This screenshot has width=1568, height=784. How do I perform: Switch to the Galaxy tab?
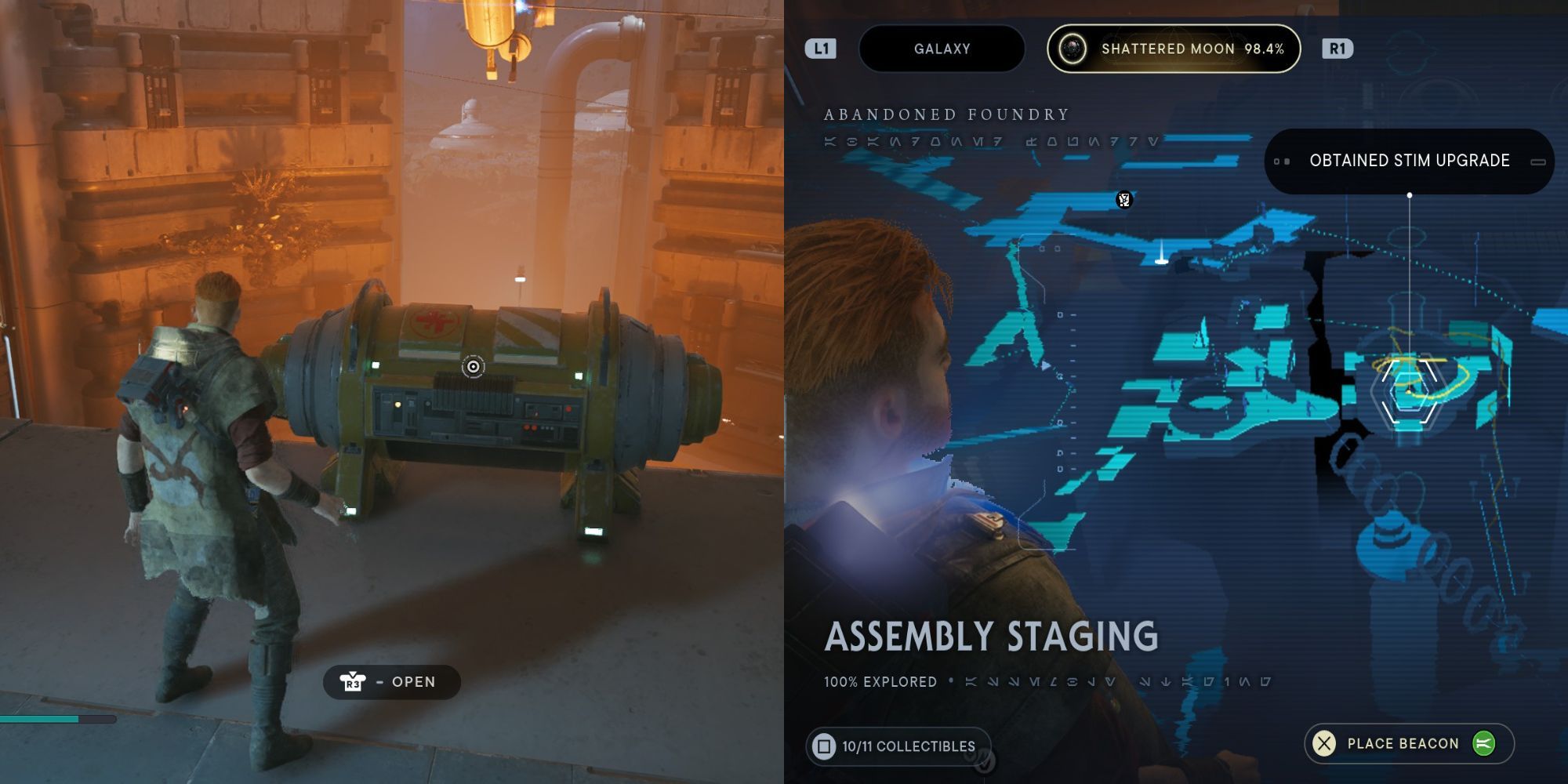coord(940,49)
